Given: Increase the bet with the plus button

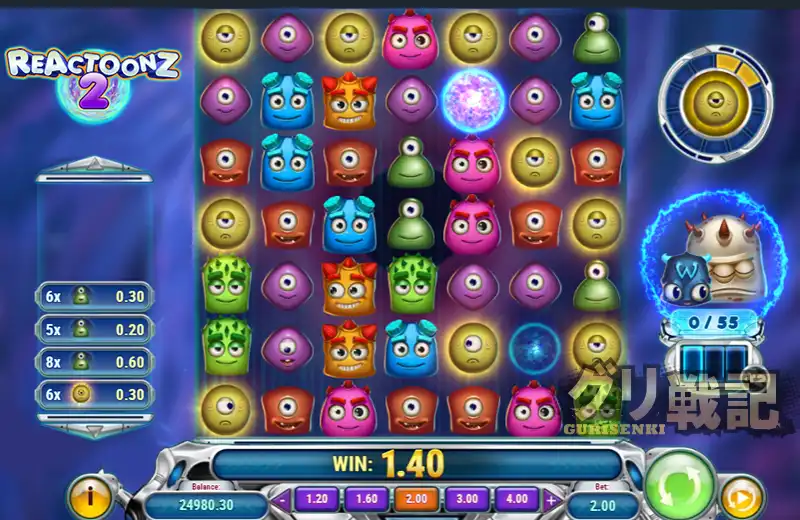Looking at the screenshot, I should pyautogui.click(x=551, y=499).
